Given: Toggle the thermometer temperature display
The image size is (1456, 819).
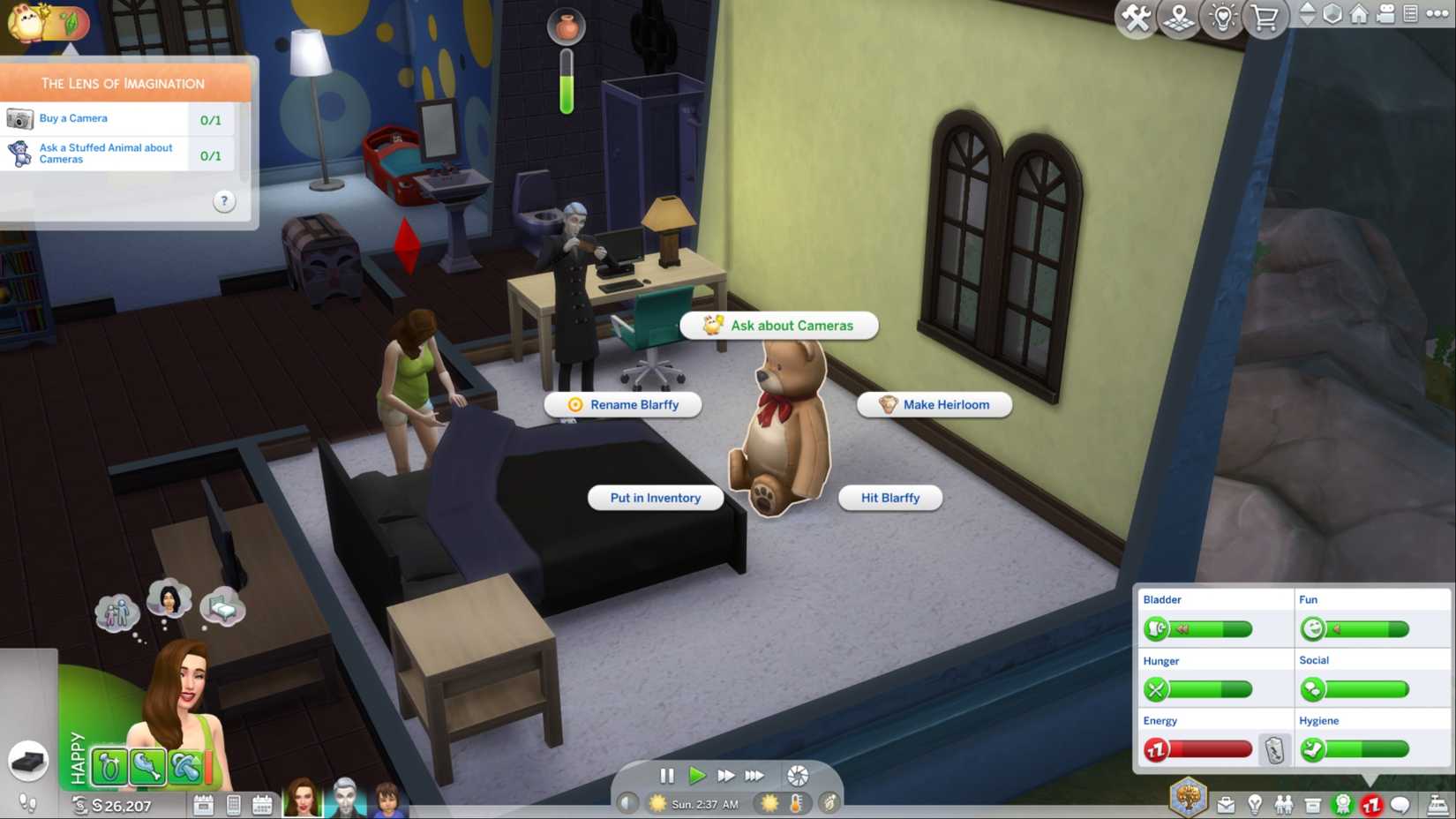Looking at the screenshot, I should tap(796, 804).
